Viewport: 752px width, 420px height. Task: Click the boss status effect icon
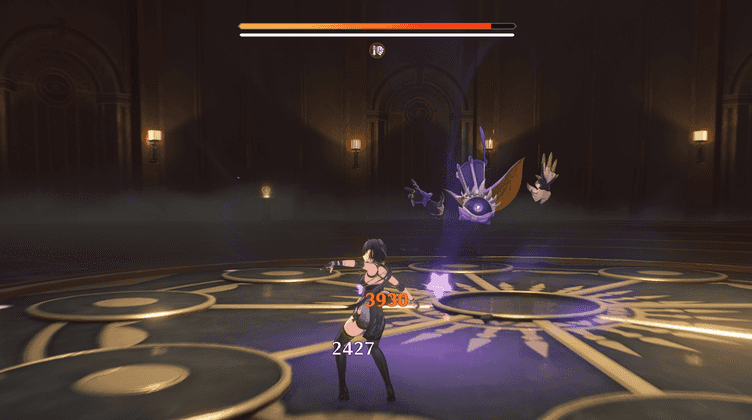click(x=377, y=50)
